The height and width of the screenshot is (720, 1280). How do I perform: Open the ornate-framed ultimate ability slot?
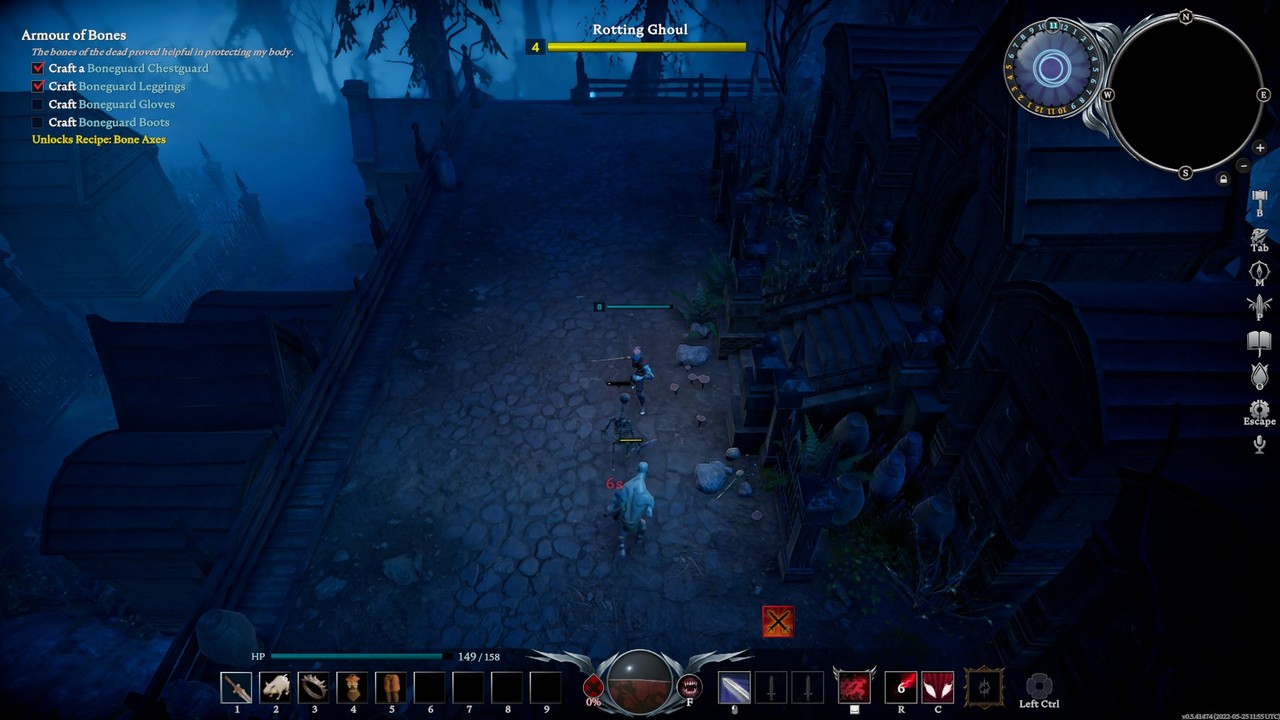pyautogui.click(x=984, y=687)
